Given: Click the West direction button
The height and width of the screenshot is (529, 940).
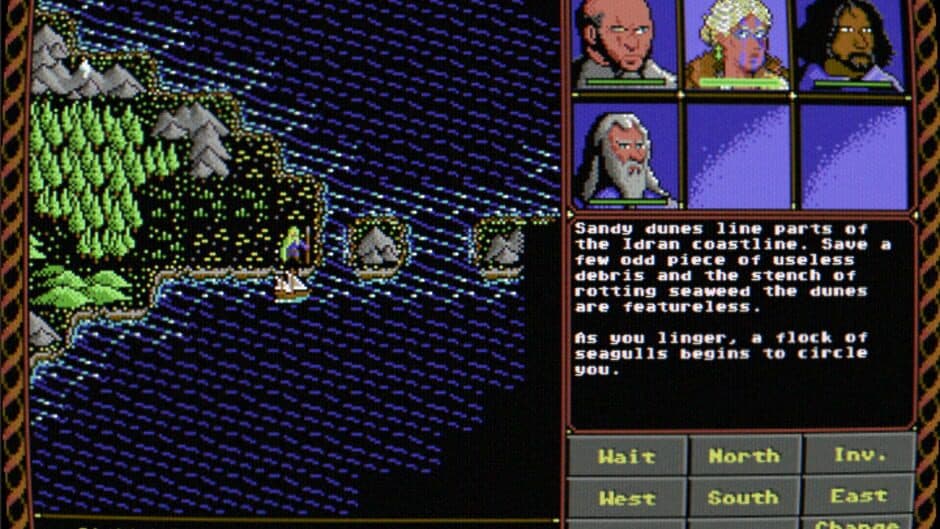Looking at the screenshot, I should point(627,497).
